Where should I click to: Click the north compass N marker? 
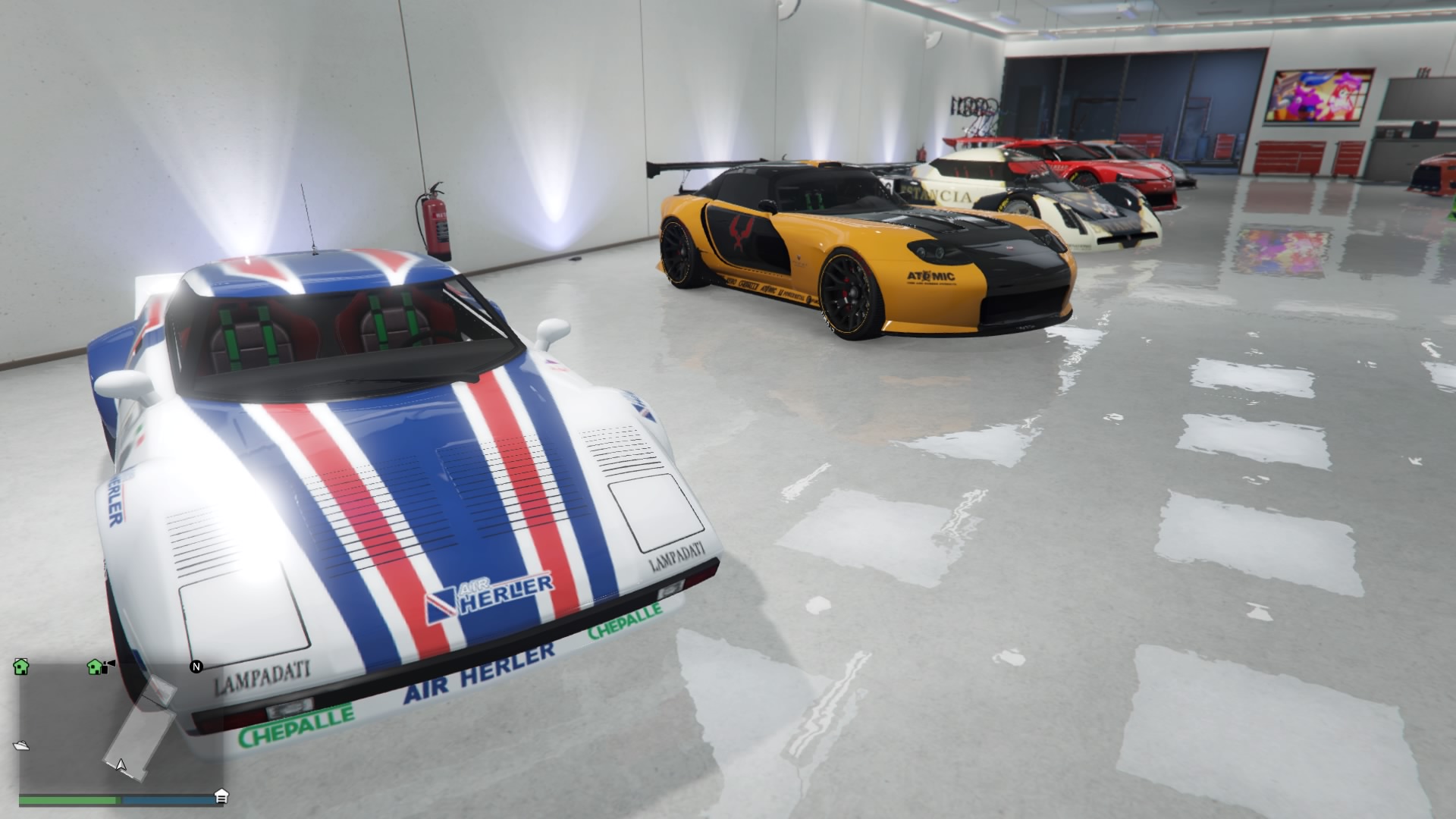pos(196,667)
